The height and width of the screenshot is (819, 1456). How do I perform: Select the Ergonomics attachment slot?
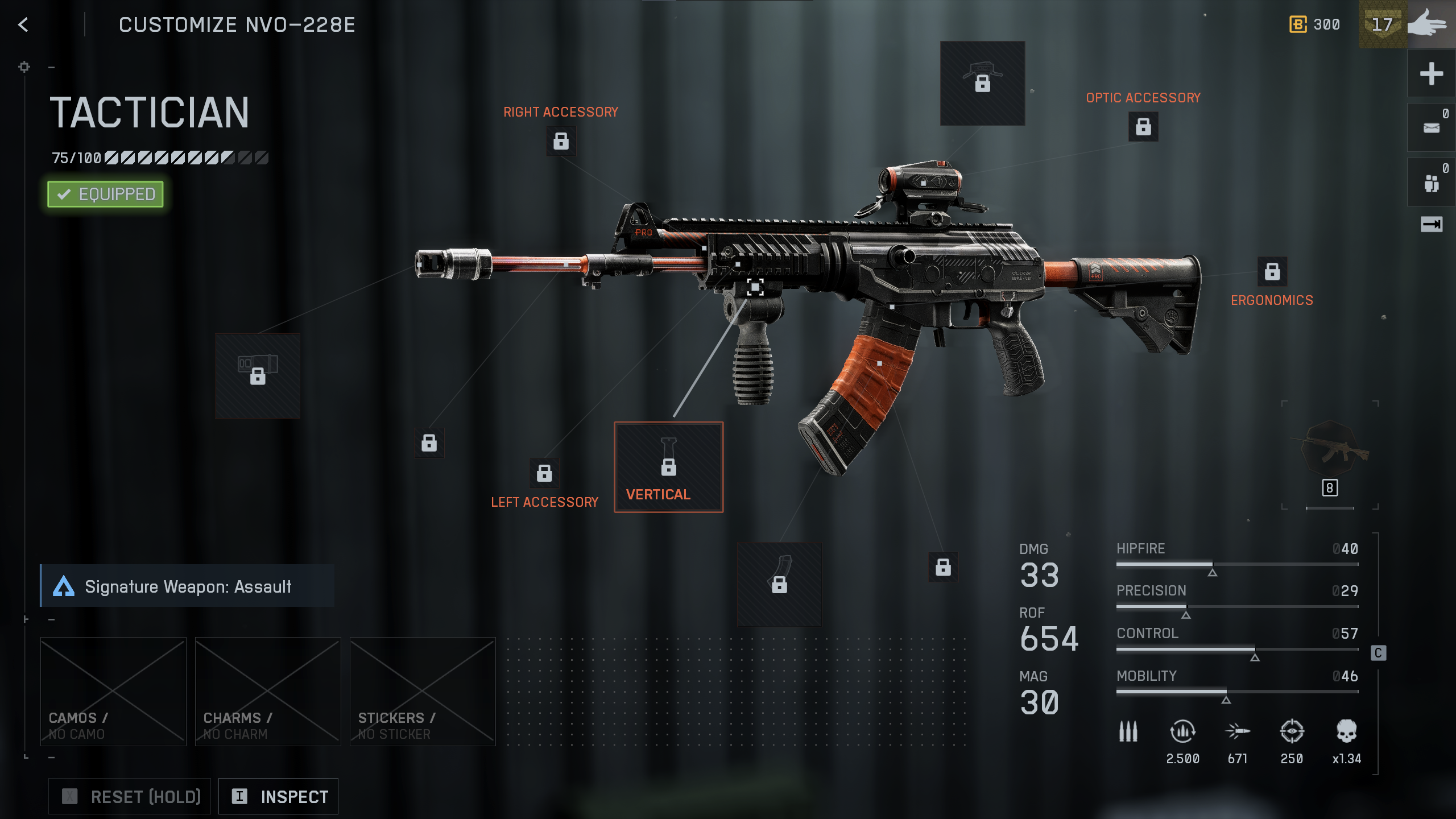tap(1272, 271)
